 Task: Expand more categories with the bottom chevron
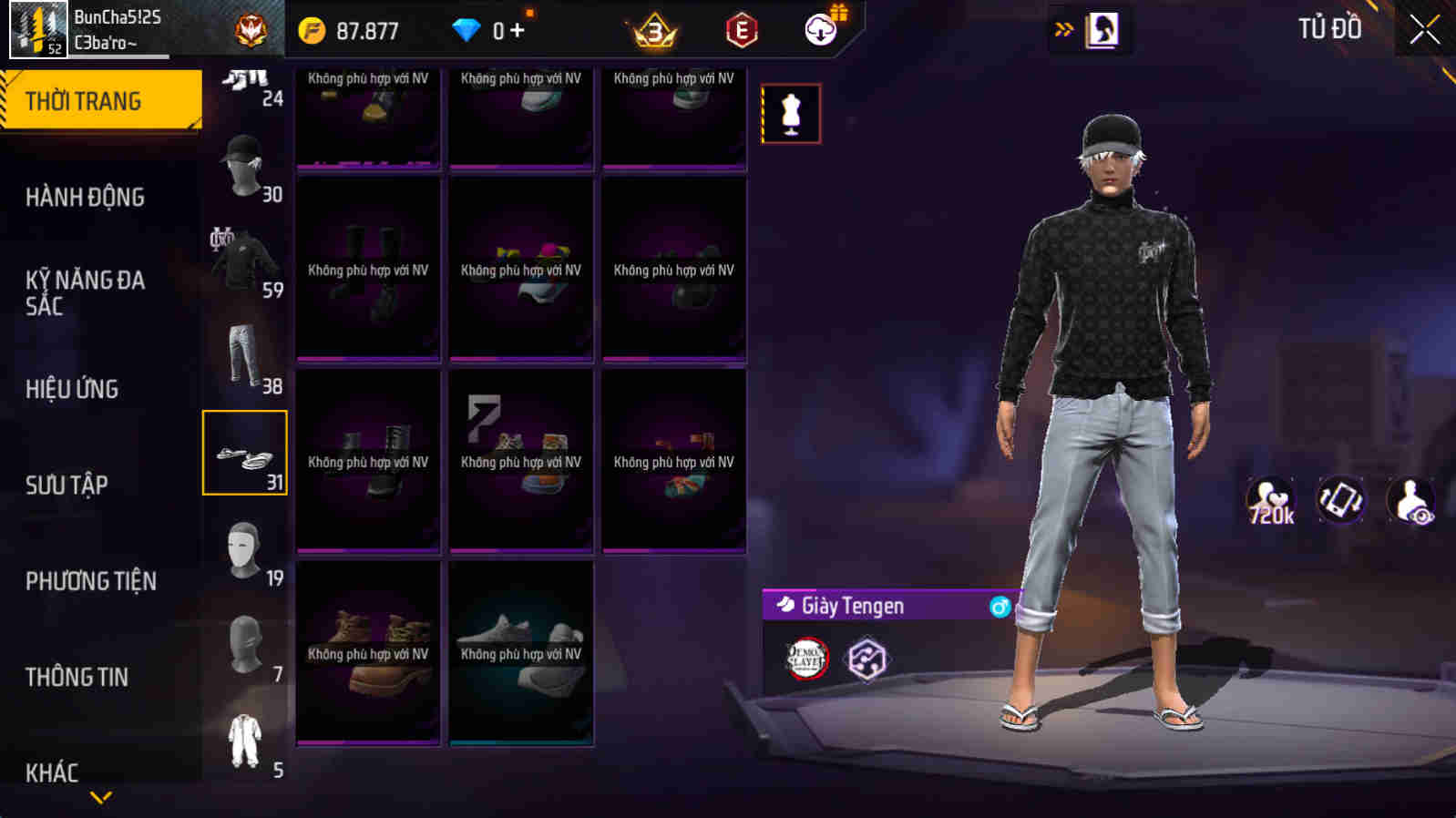tap(100, 798)
